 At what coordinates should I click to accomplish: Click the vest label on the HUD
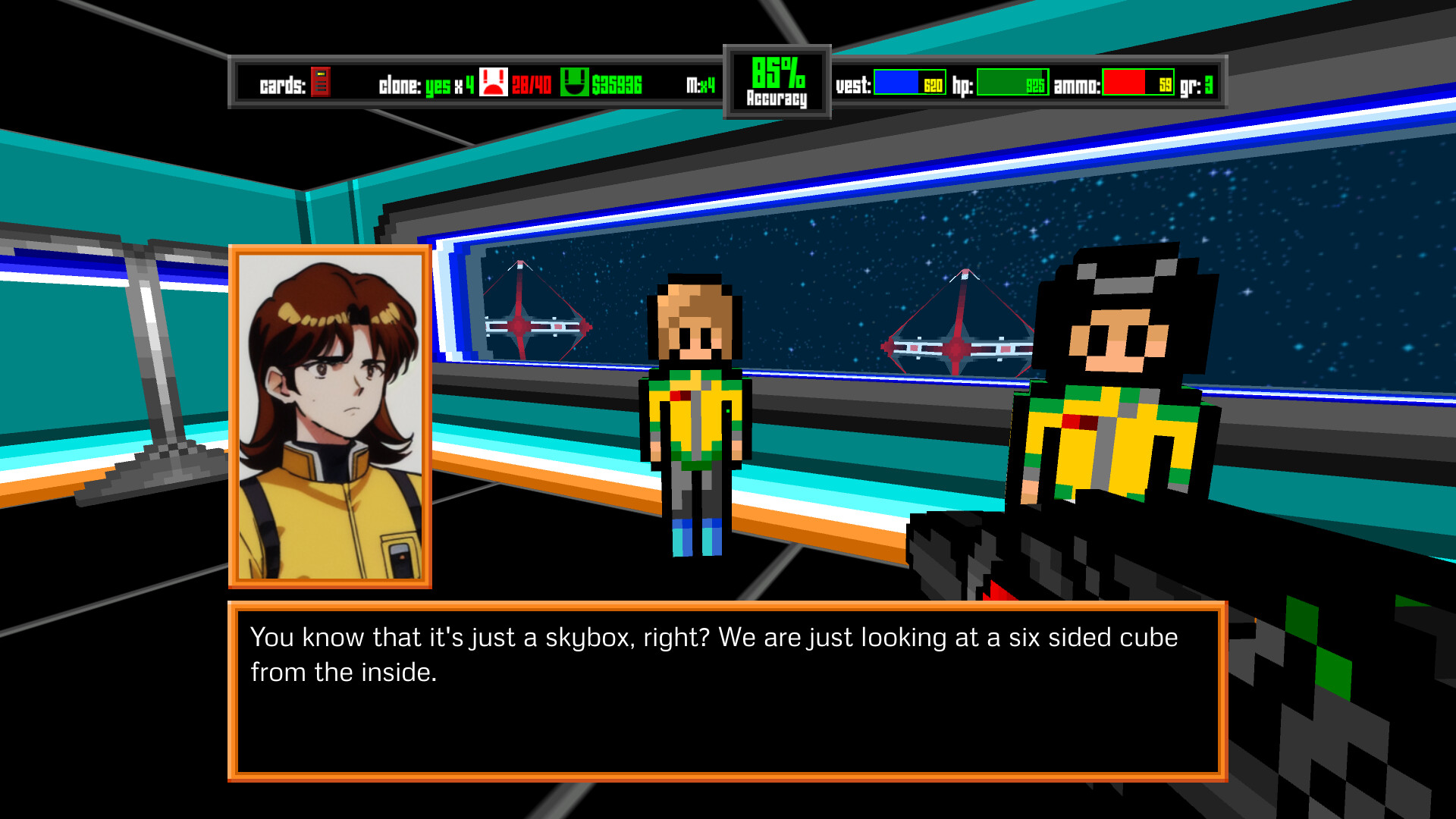point(853,86)
